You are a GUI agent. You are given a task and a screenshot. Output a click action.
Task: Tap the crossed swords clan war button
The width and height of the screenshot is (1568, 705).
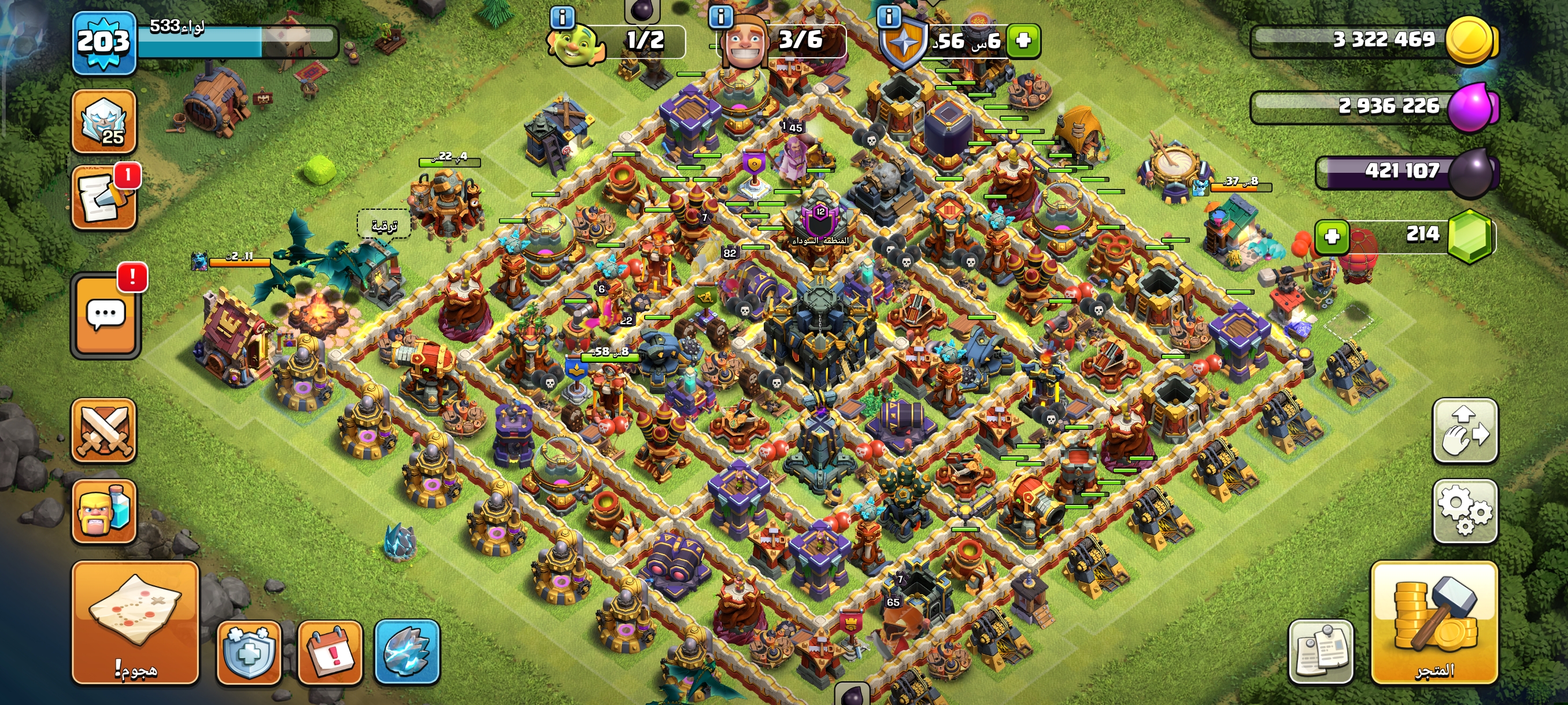click(104, 430)
